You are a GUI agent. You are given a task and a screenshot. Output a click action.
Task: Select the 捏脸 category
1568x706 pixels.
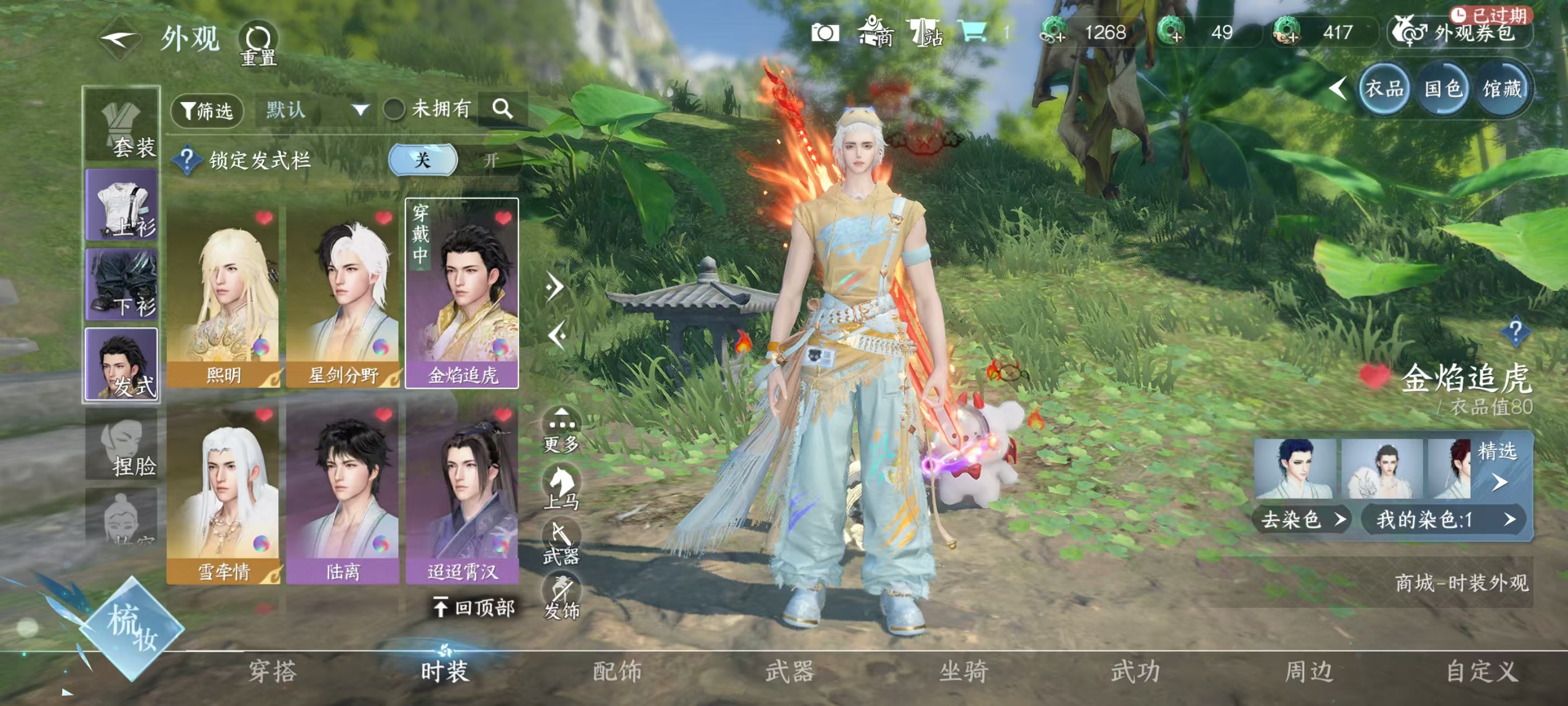pos(122,445)
